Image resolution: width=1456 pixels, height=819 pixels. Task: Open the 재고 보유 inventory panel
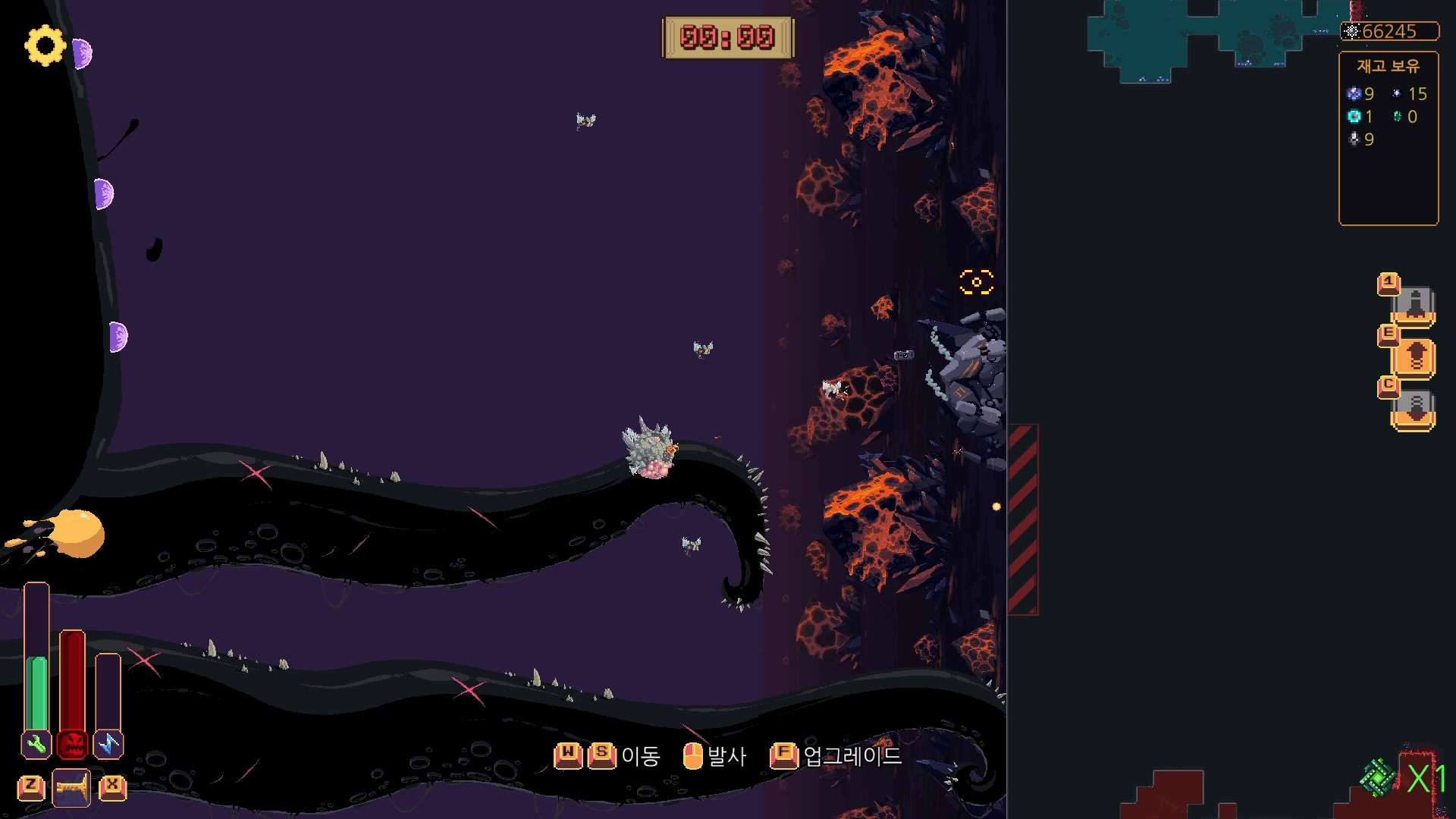pos(1388,138)
